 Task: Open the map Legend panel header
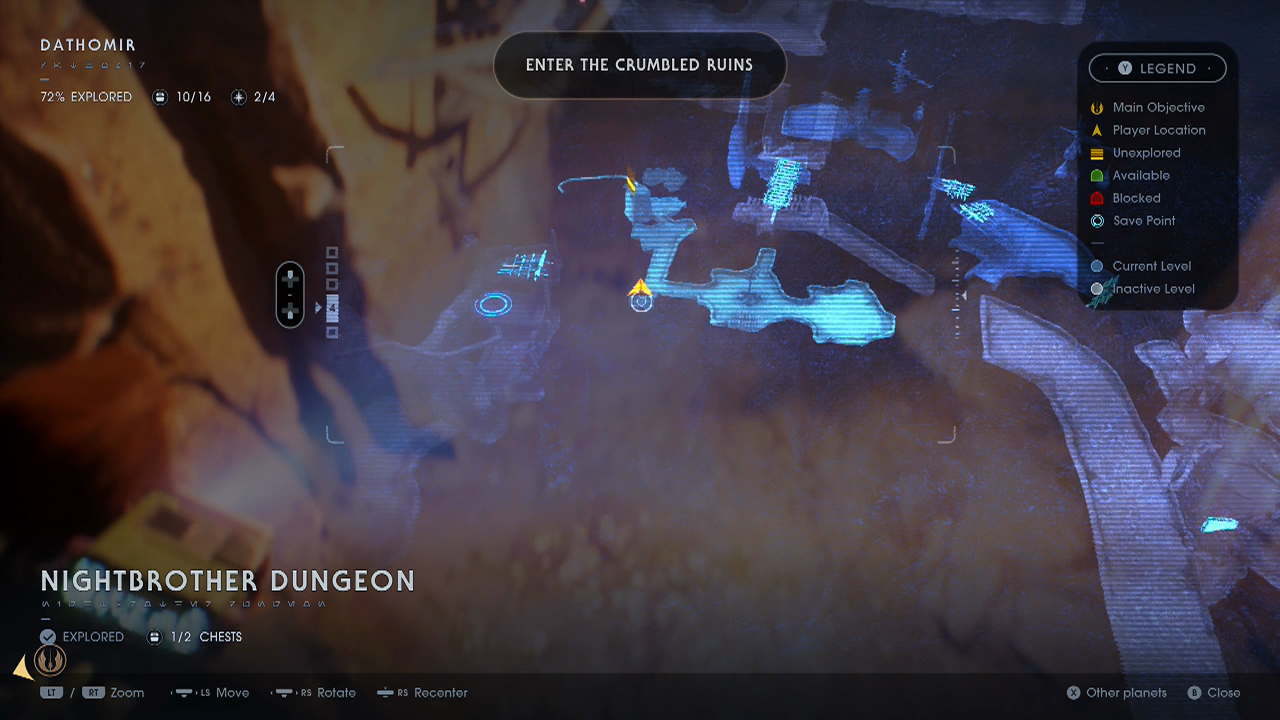click(x=1157, y=68)
